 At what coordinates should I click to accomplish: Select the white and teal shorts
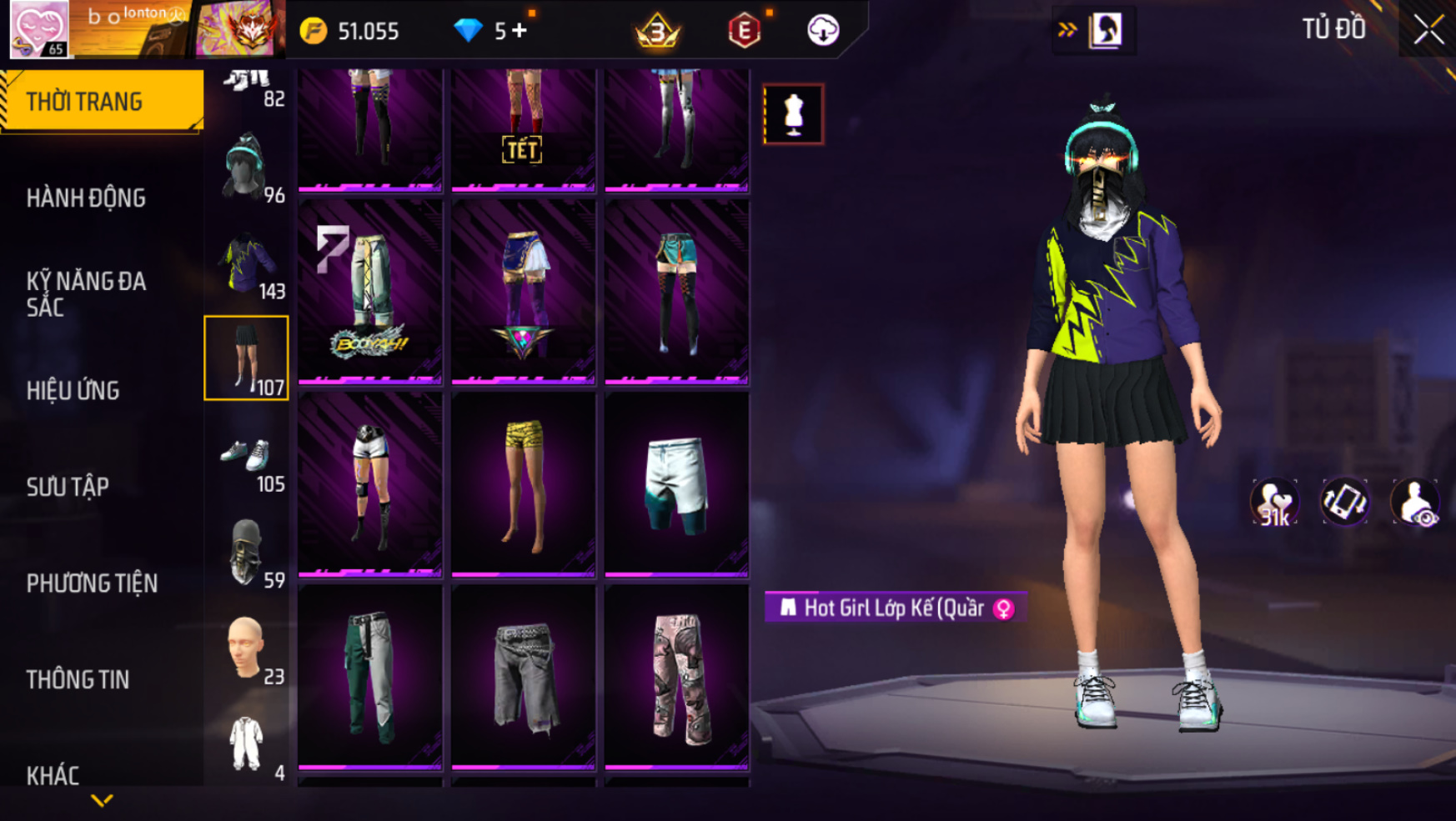click(676, 485)
